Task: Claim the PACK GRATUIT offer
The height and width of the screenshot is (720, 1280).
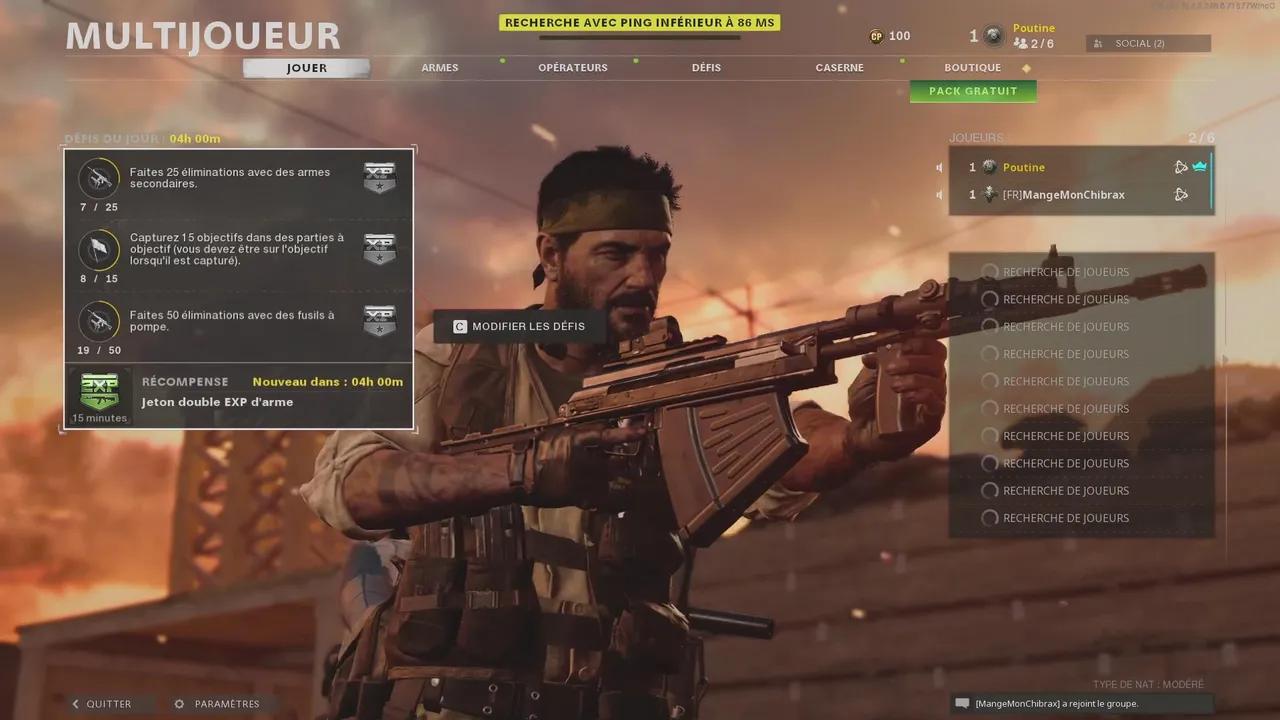Action: (x=972, y=91)
